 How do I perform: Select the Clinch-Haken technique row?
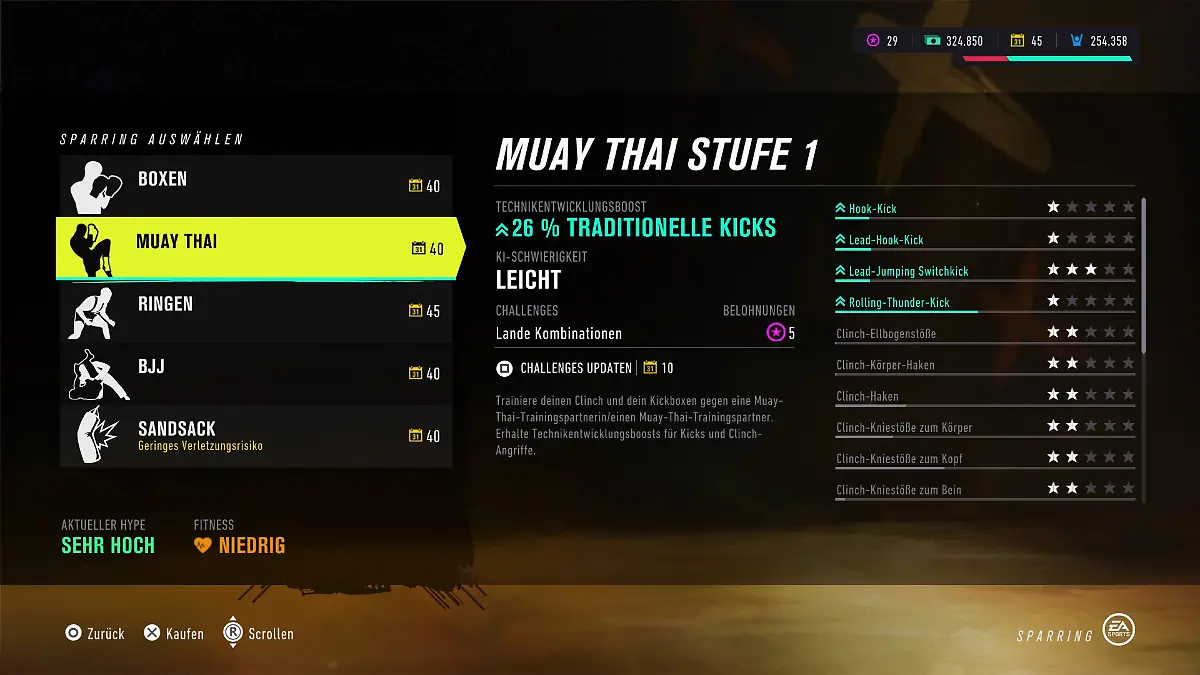pos(984,396)
